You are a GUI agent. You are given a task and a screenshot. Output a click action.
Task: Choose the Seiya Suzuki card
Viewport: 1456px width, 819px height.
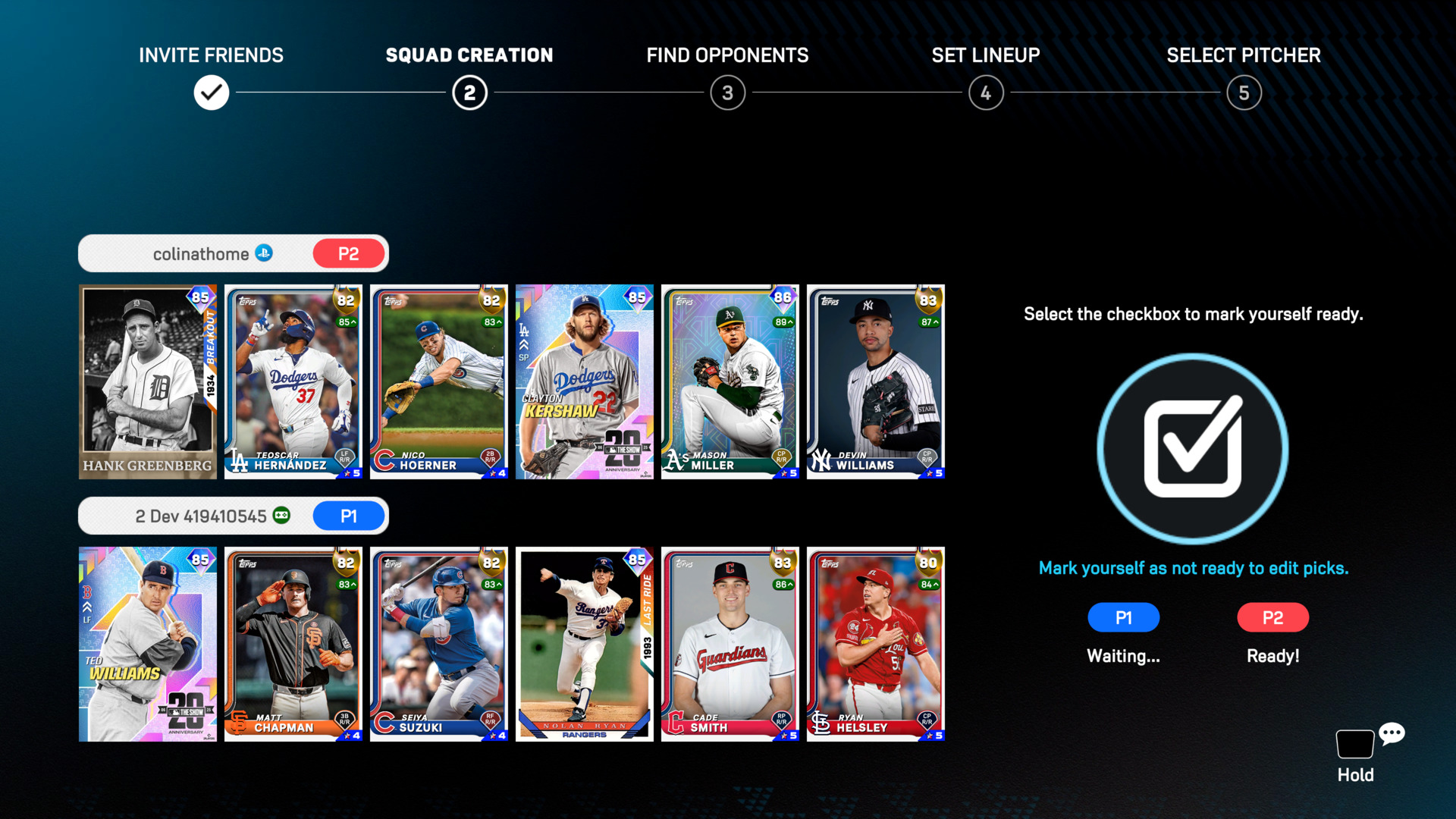(439, 644)
